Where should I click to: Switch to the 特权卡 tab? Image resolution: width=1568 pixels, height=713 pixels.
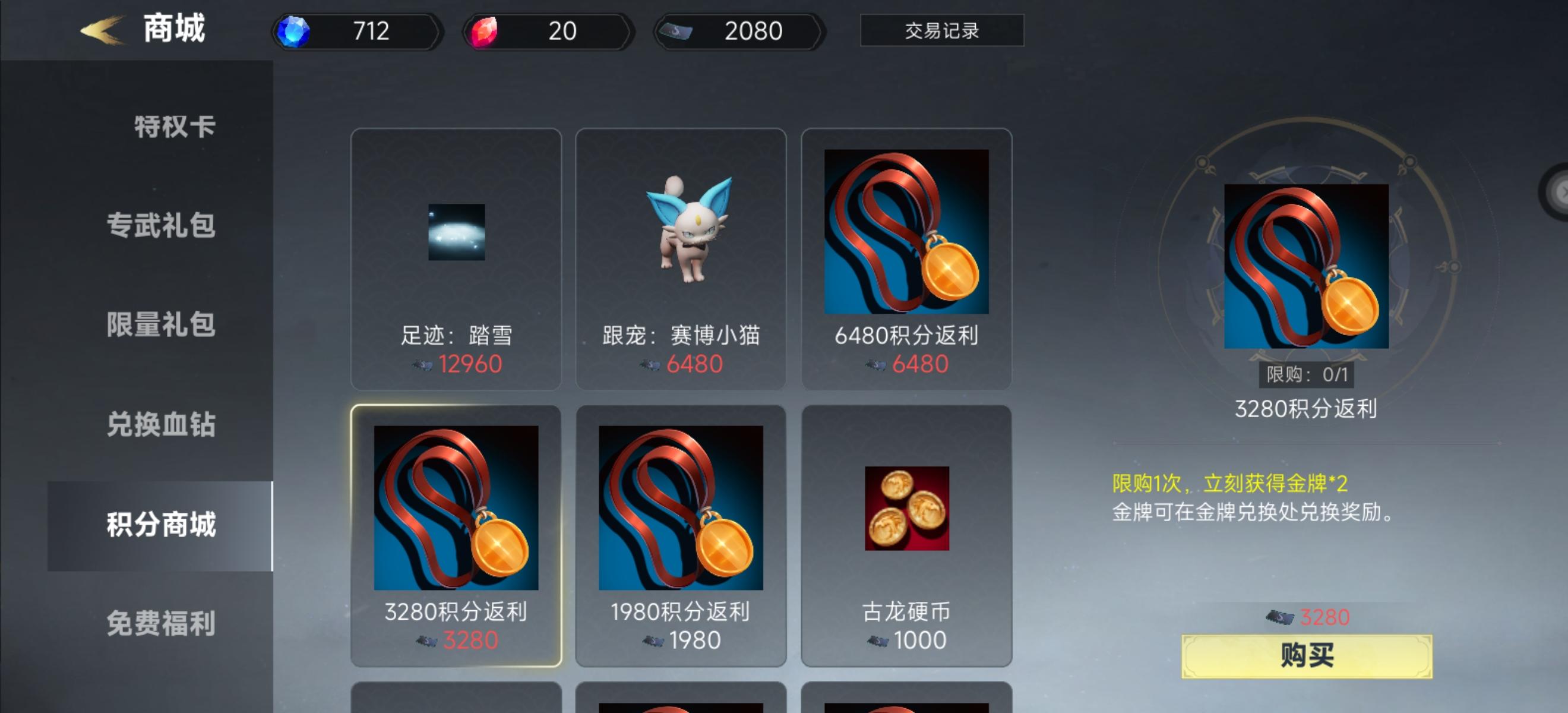click(173, 126)
